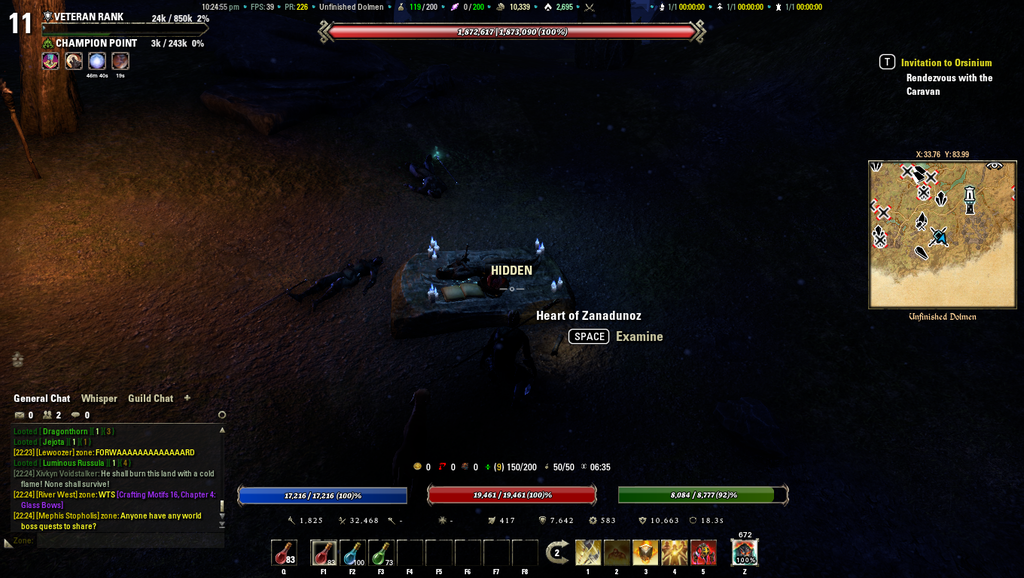Open the chat options circle button
Viewport: 1024px width, 578px height.
coord(222,415)
